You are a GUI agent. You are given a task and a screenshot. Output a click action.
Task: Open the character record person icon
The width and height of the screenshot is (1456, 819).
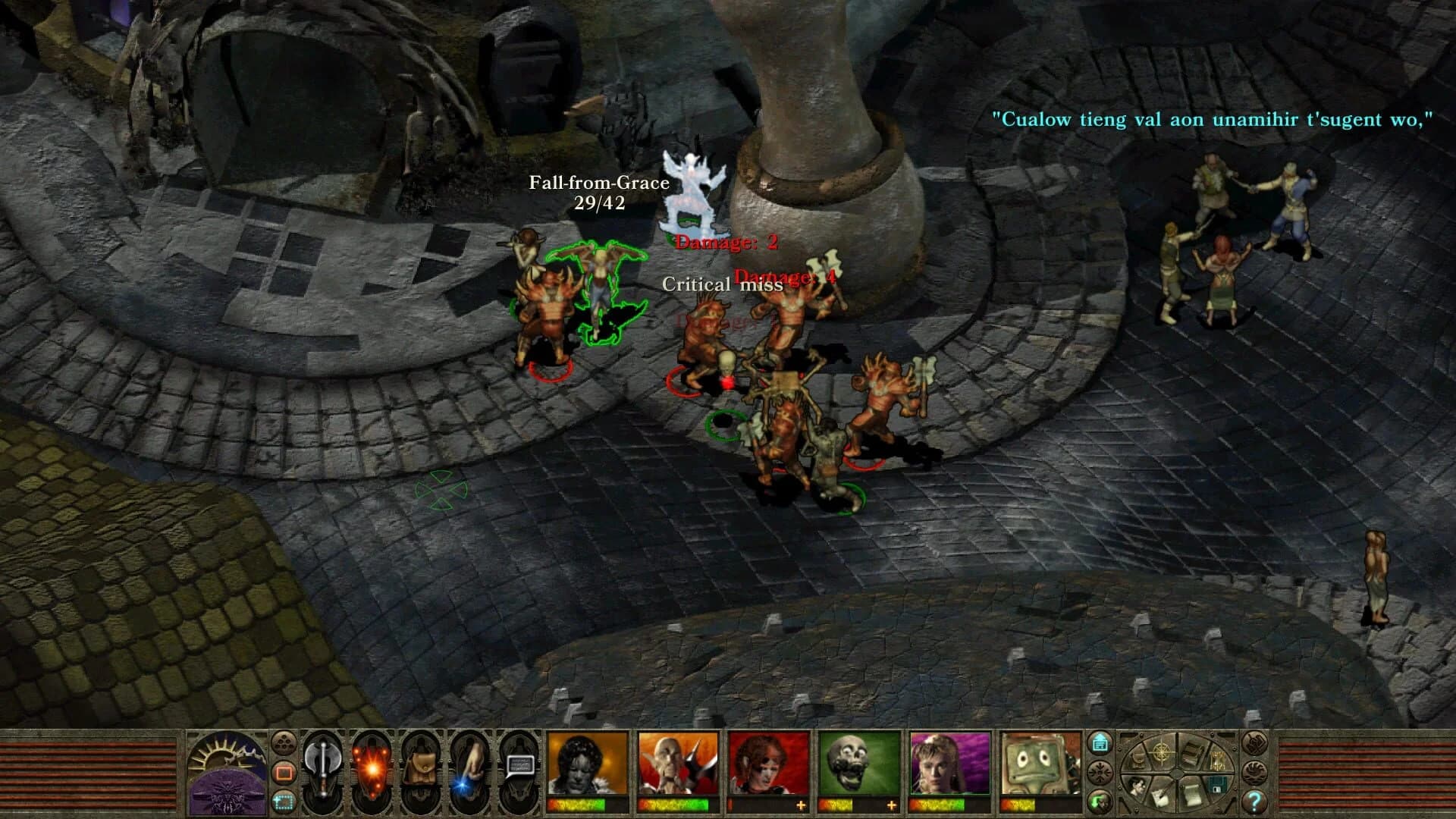coord(1137,787)
